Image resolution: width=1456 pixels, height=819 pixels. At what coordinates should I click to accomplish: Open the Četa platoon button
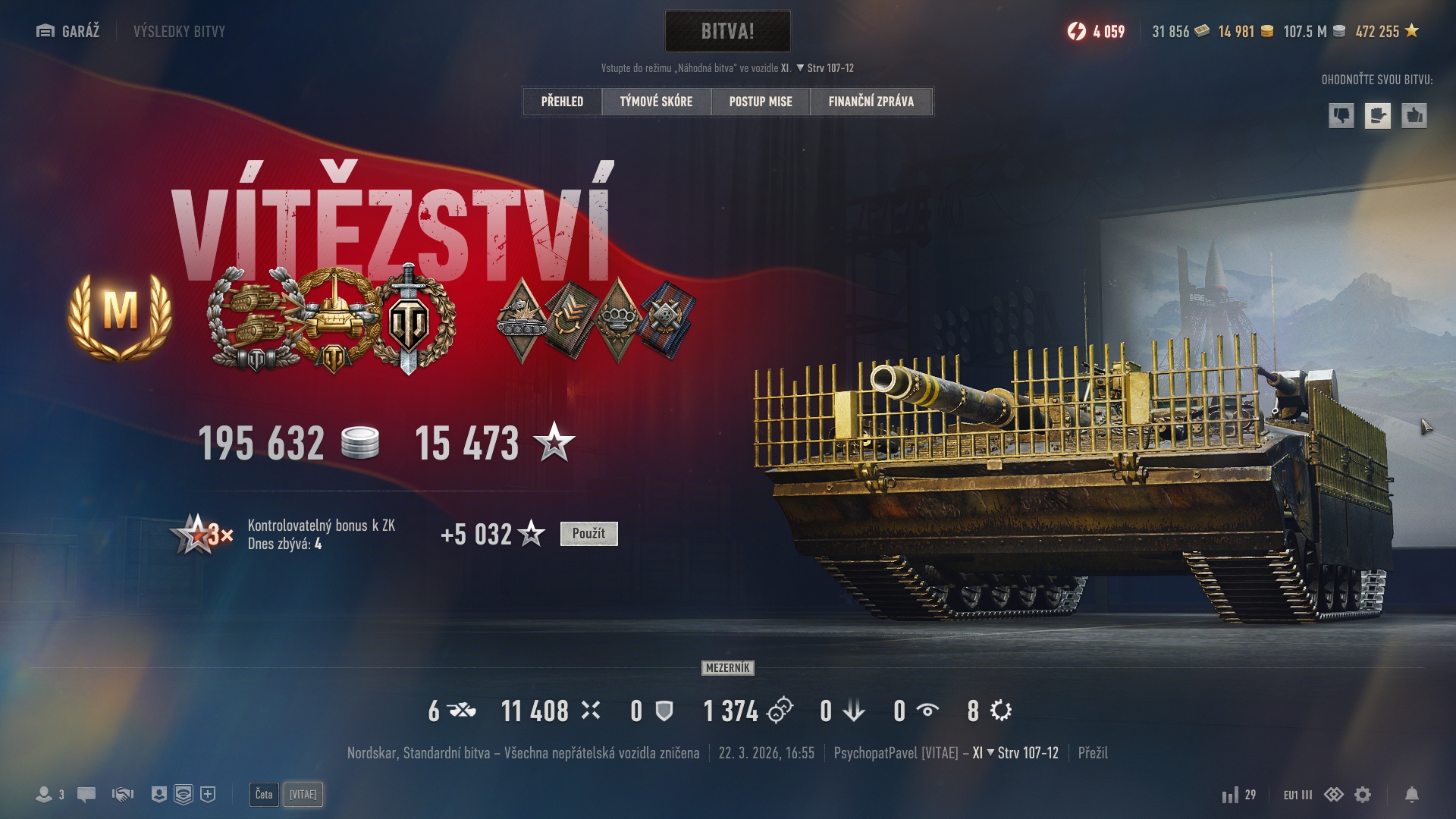coord(264,795)
